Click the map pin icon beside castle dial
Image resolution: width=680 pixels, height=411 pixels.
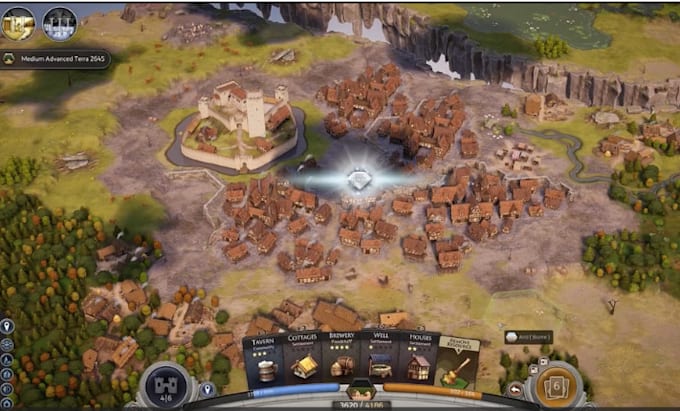coord(208,389)
